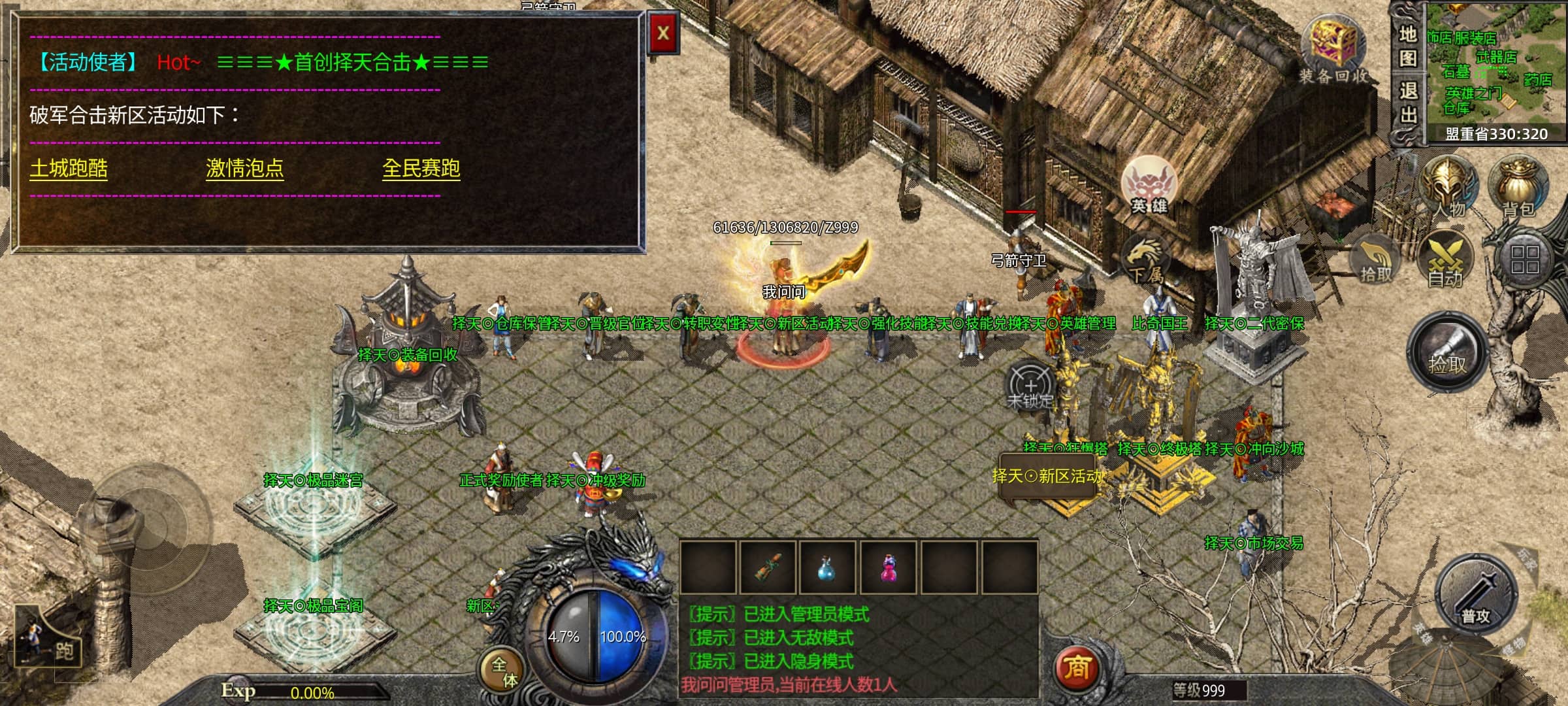Viewport: 1568px width, 706px height.
Task: Use the blue potion hotbar slot
Action: [828, 567]
